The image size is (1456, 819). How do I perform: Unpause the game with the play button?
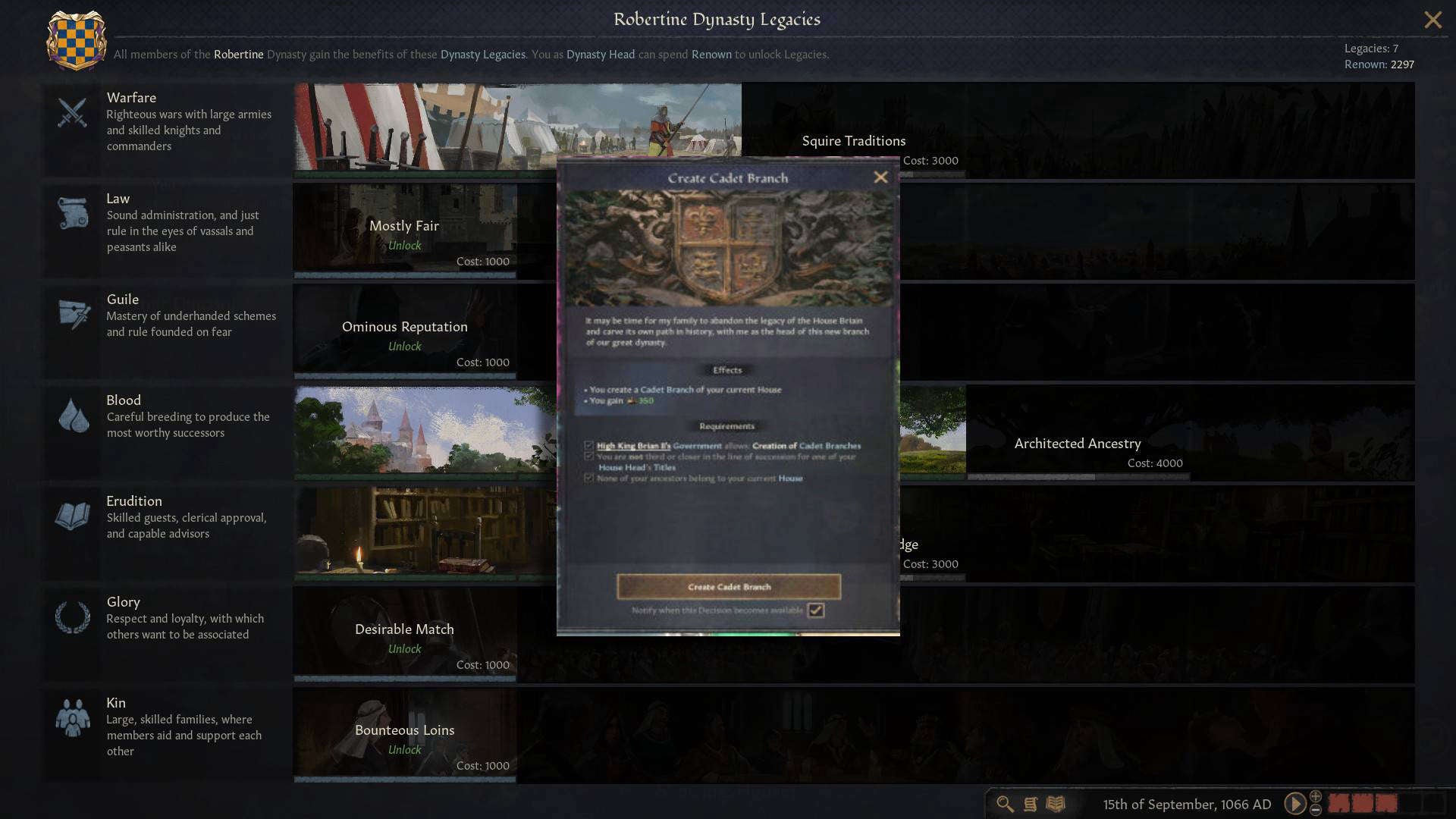(1294, 803)
